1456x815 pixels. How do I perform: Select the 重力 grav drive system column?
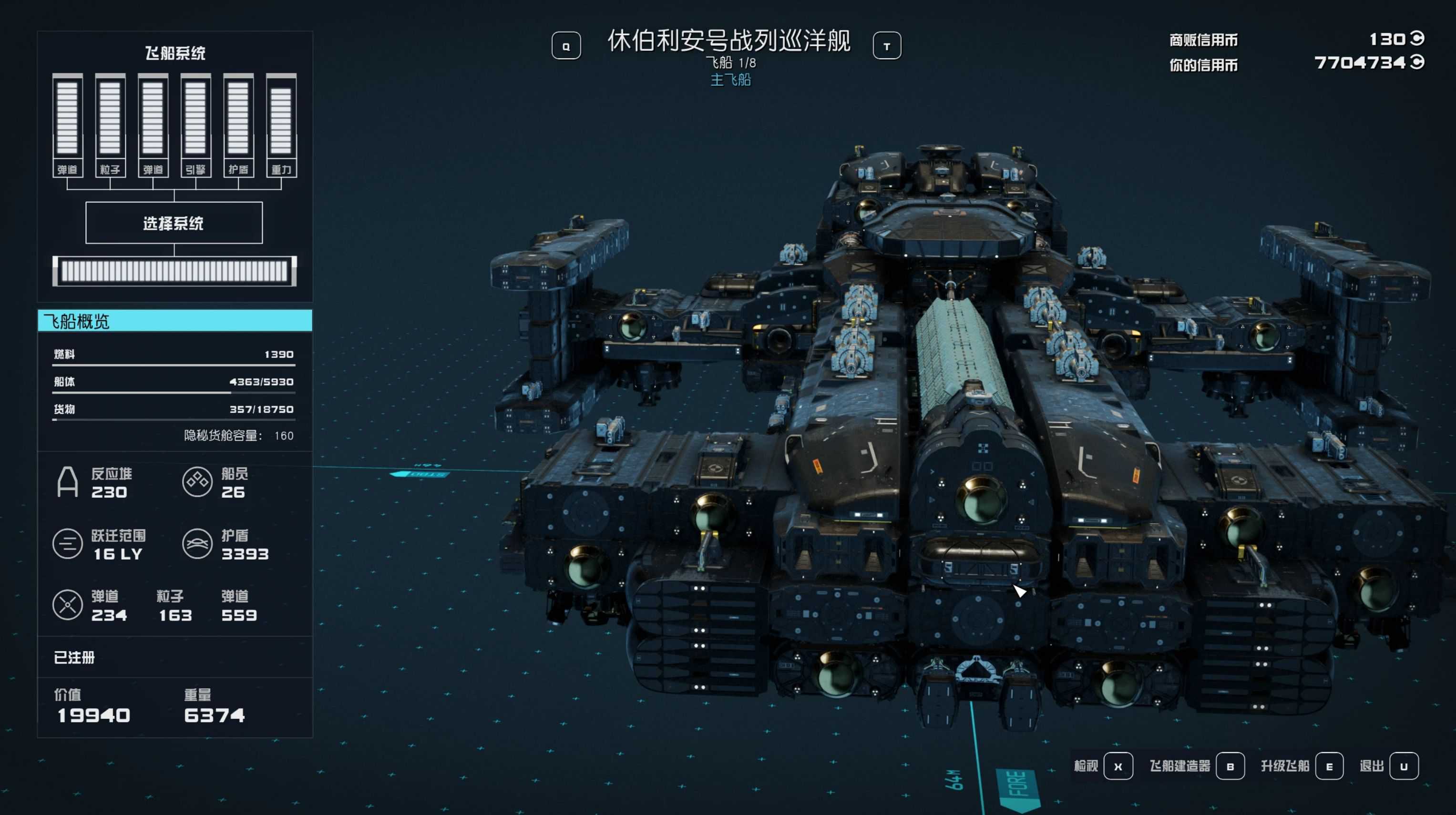point(281,125)
